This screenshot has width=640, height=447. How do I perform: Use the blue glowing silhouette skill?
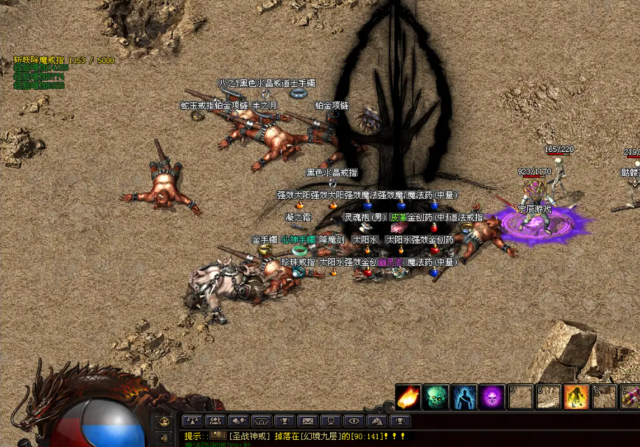pos(464,397)
